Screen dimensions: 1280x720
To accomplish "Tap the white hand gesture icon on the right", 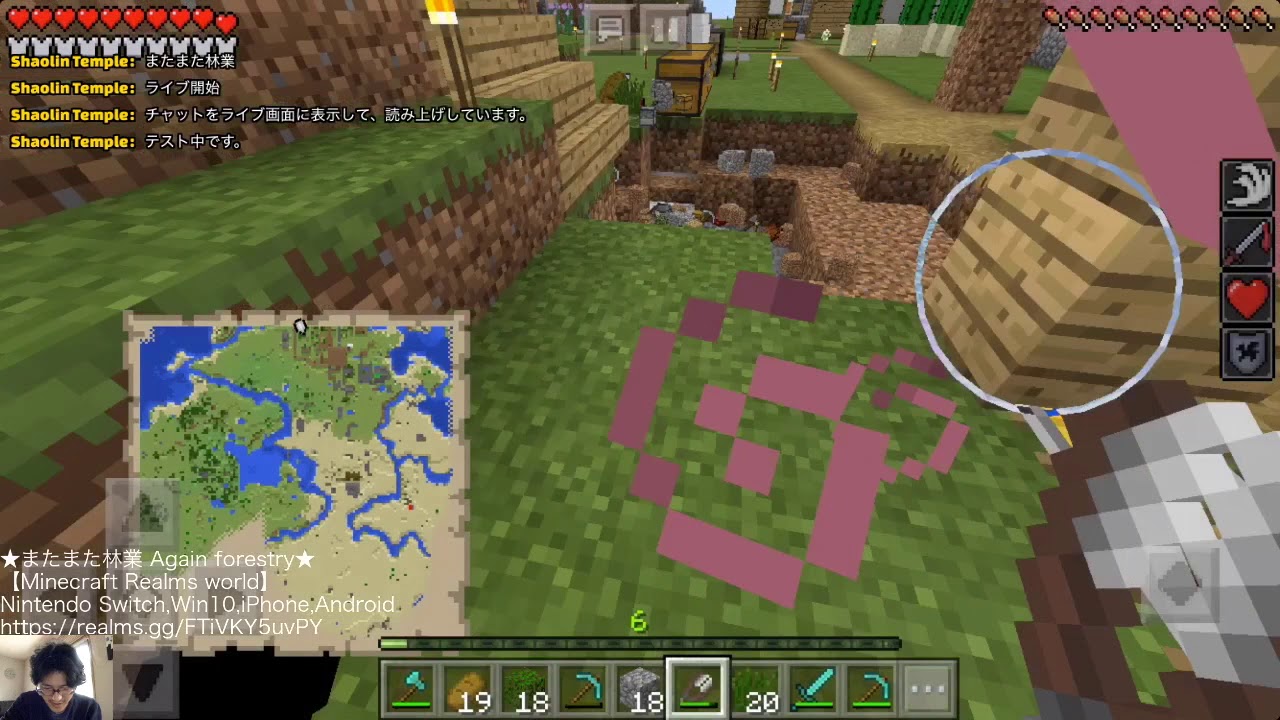I will 1247,186.
